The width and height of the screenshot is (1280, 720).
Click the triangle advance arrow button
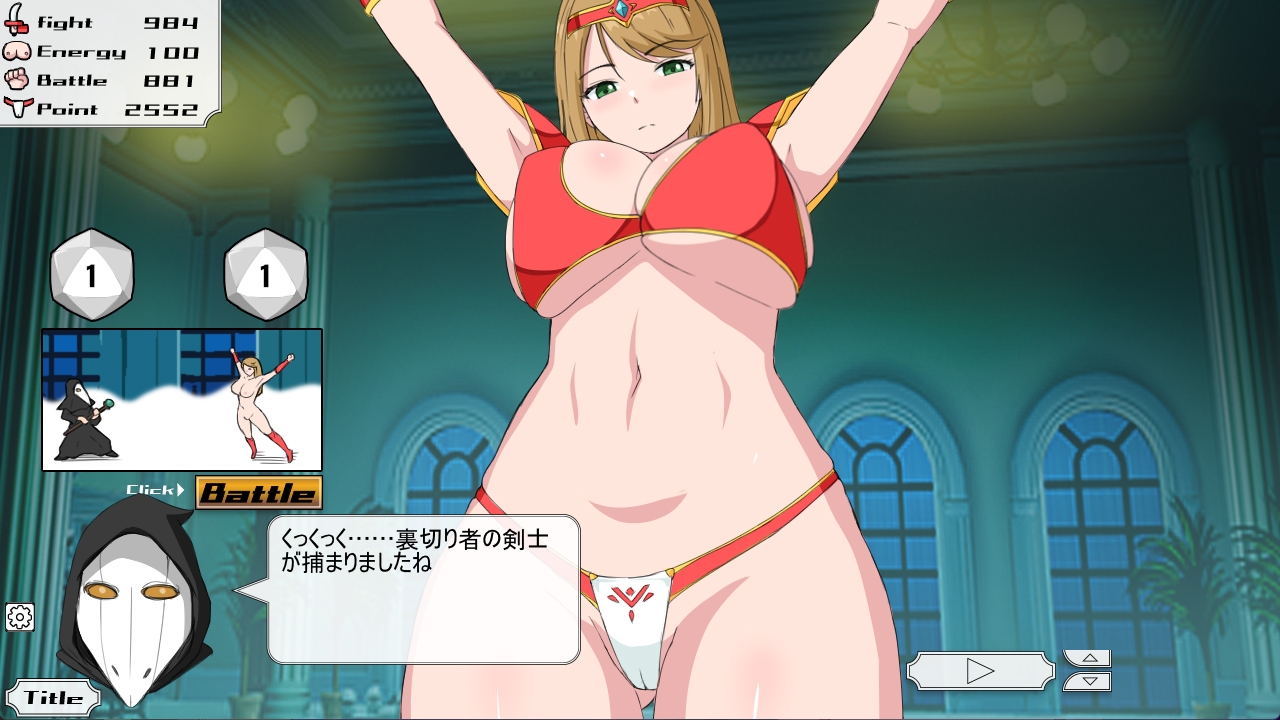[x=981, y=671]
